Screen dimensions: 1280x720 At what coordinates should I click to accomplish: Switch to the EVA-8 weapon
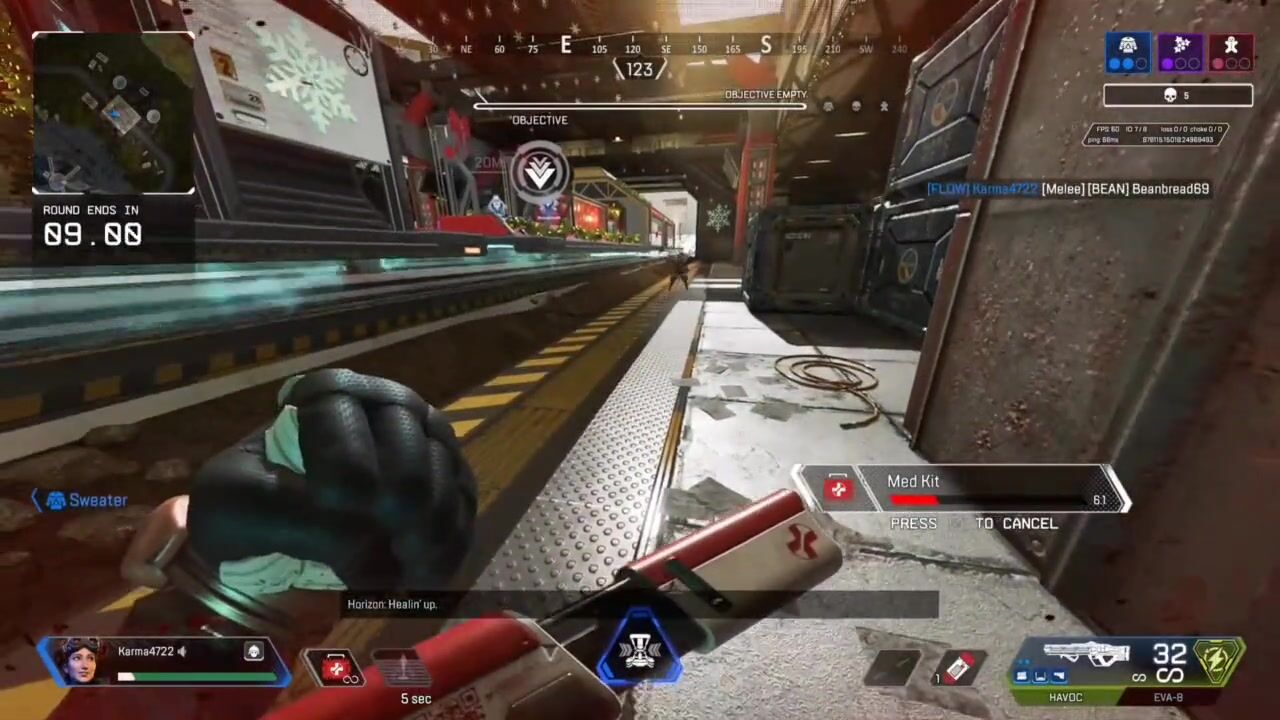(1169, 697)
